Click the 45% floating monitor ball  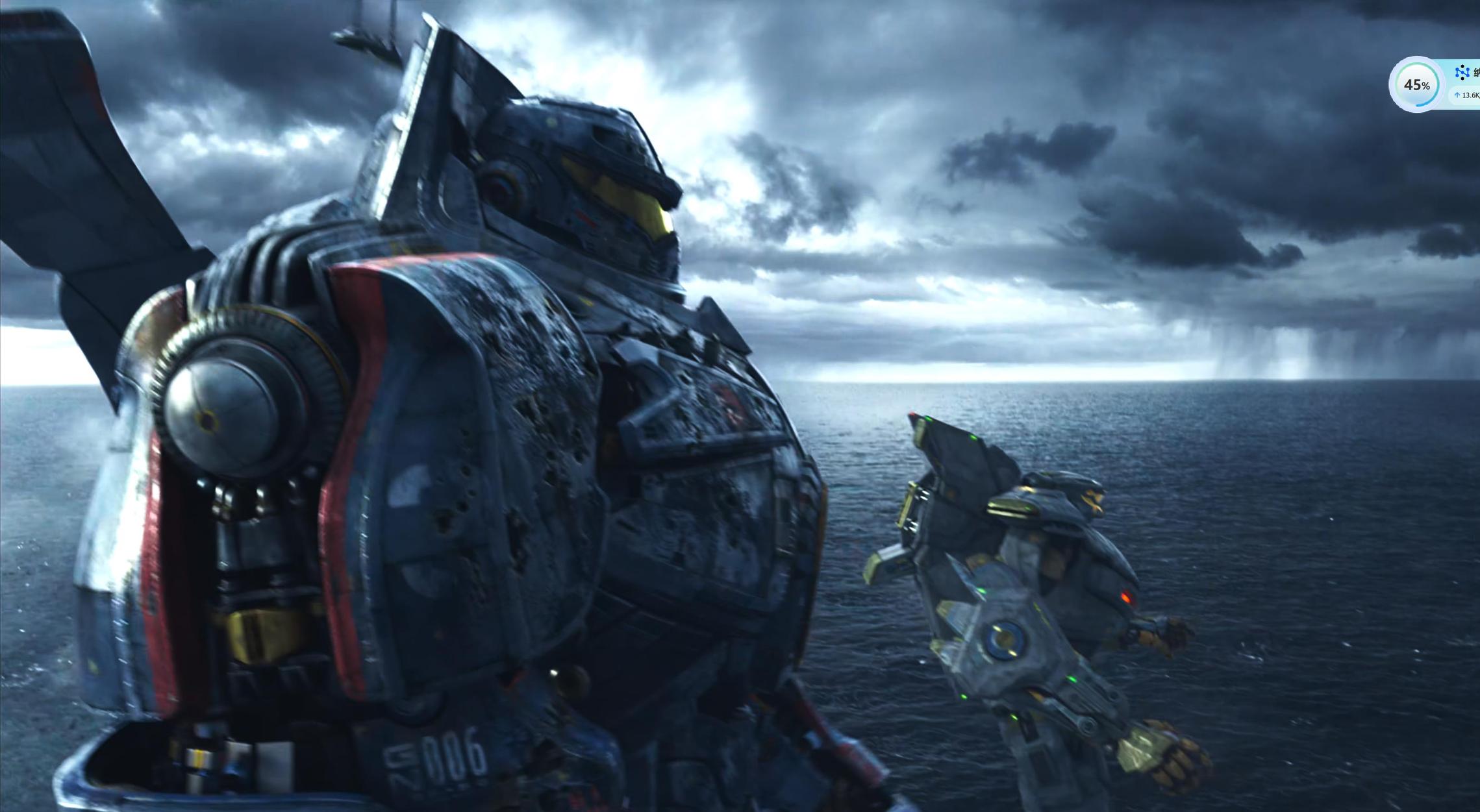pyautogui.click(x=1416, y=85)
